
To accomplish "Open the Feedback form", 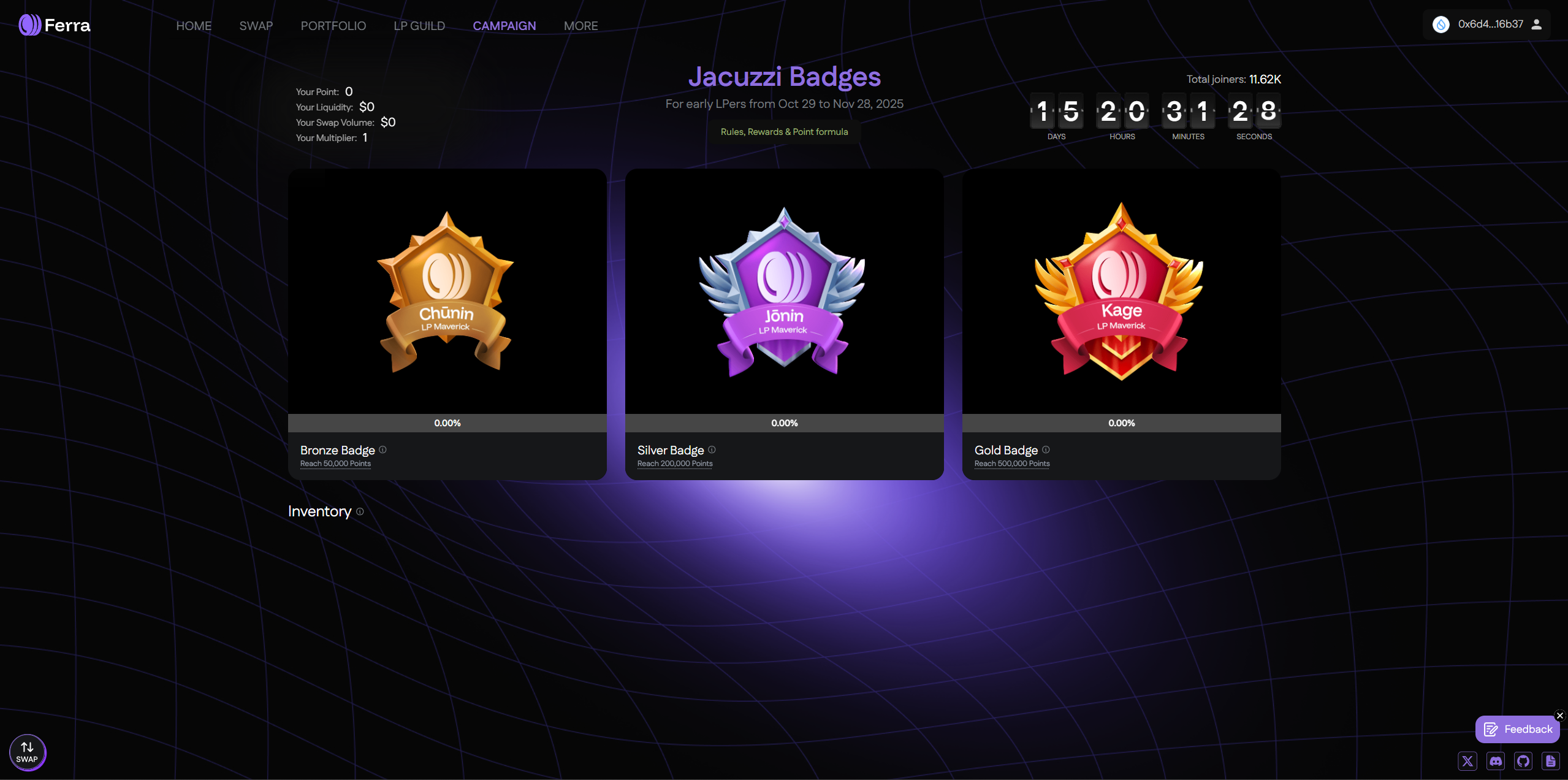I will pyautogui.click(x=1517, y=729).
